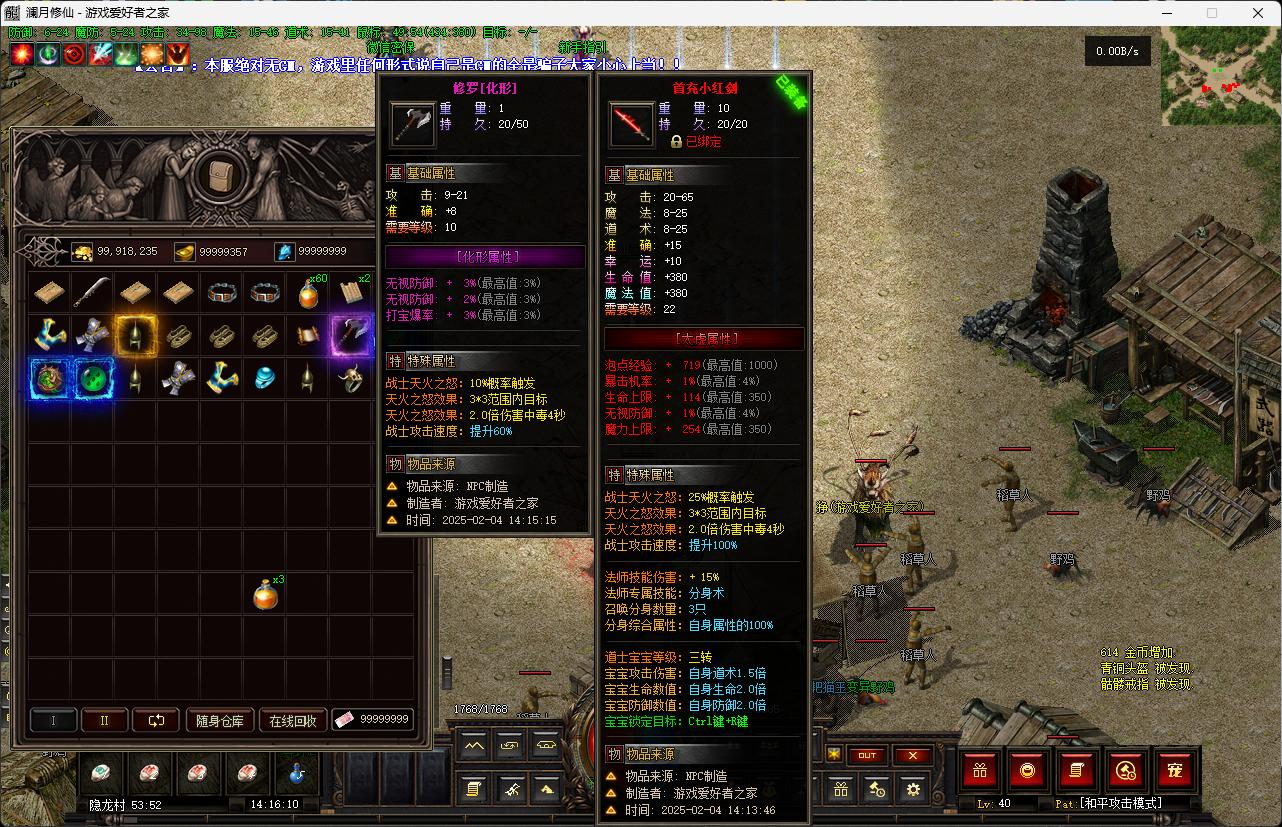Close the game window
Image resolution: width=1282 pixels, height=827 pixels.
(x=1258, y=13)
